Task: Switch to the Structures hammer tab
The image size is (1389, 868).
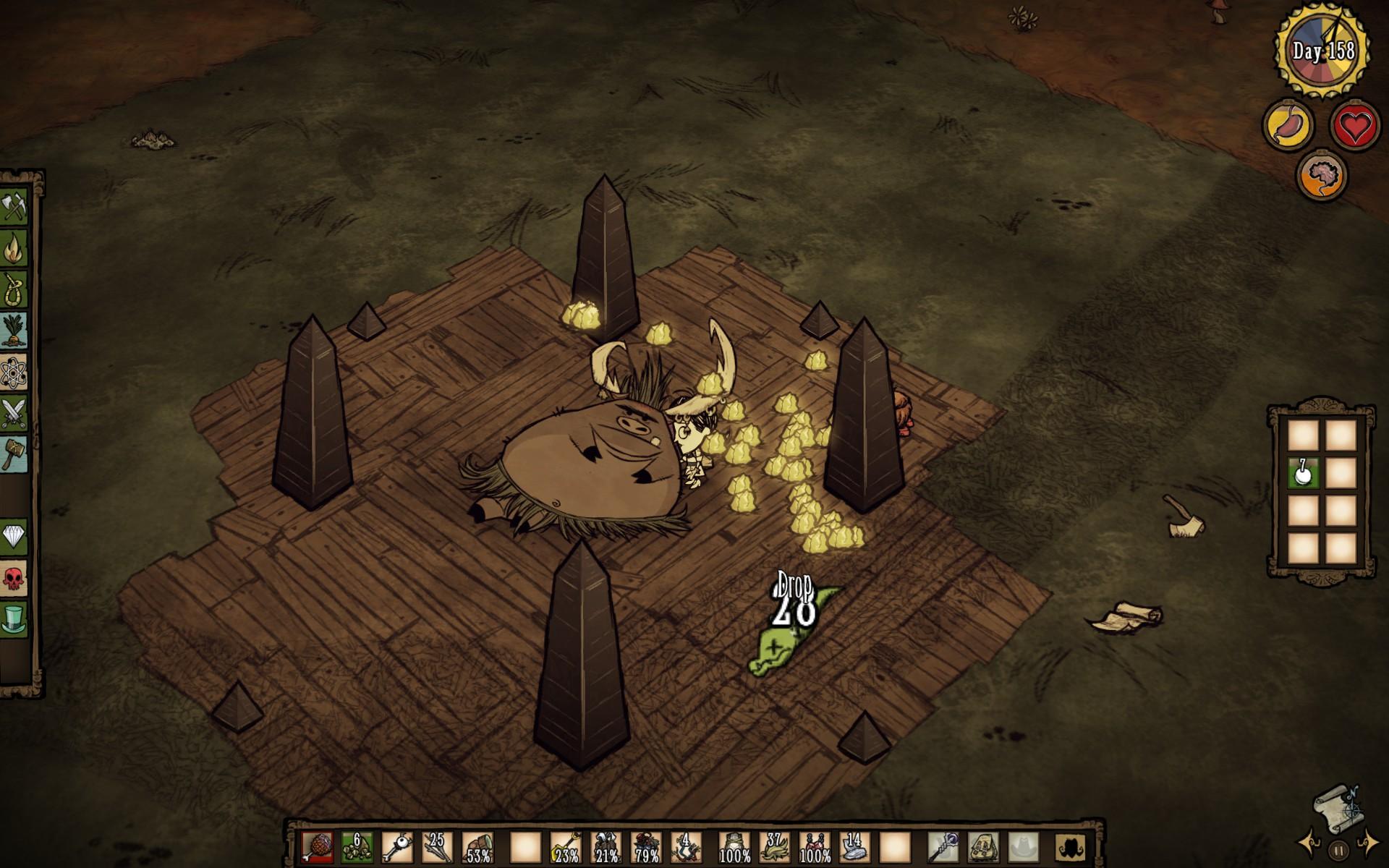Action: point(14,454)
